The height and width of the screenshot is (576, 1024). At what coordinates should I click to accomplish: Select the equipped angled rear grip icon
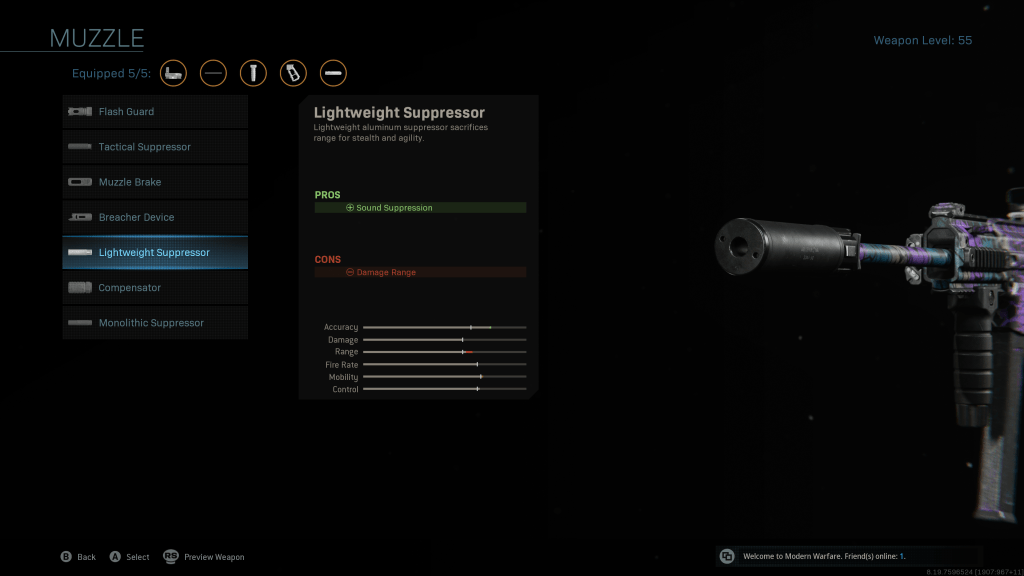click(293, 73)
